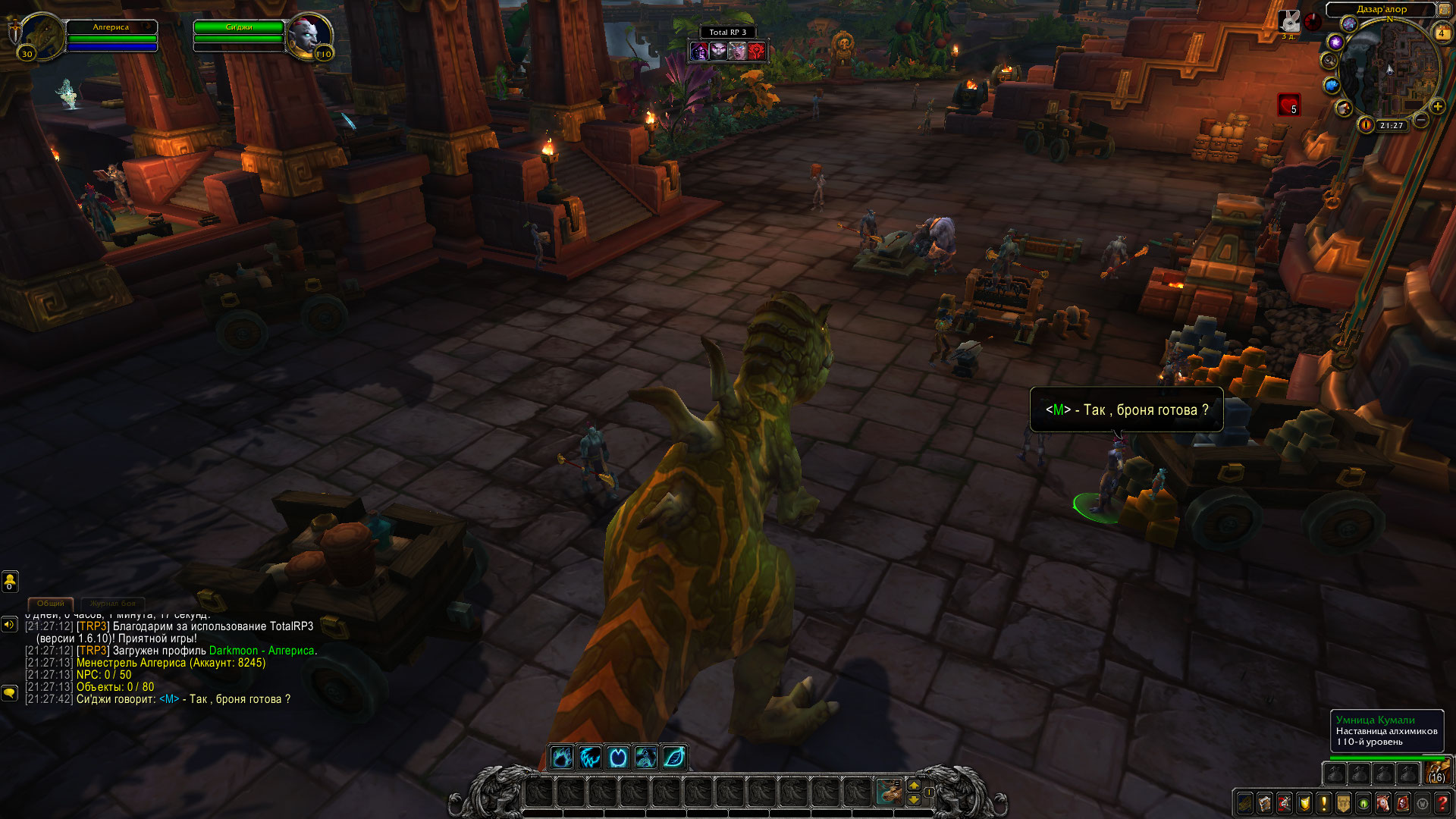Image resolution: width=1456 pixels, height=819 pixels.
Task: Click the player portrait of Алгериса
Action: 42,36
